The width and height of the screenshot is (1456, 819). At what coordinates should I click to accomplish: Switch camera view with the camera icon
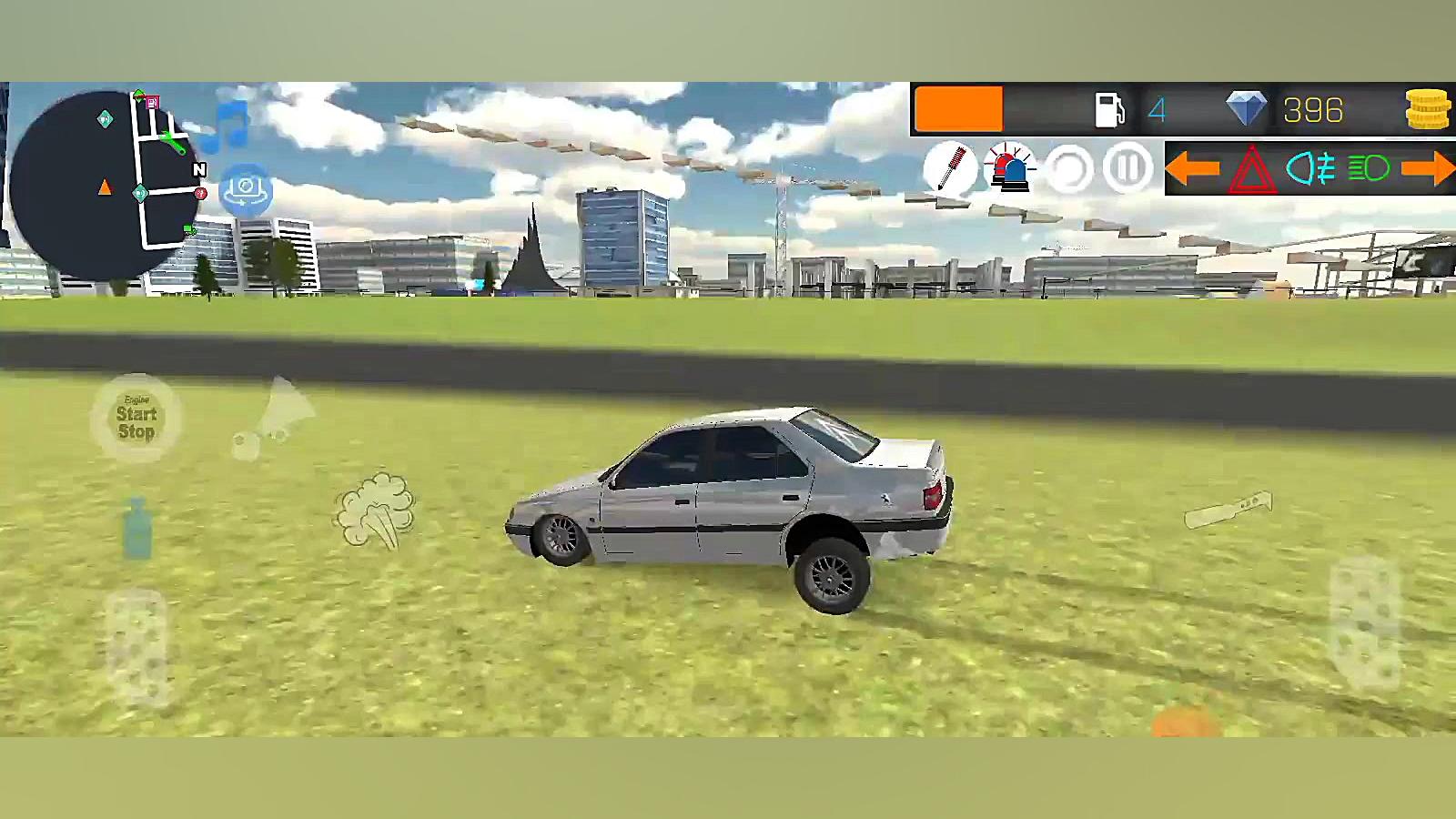coord(245,189)
